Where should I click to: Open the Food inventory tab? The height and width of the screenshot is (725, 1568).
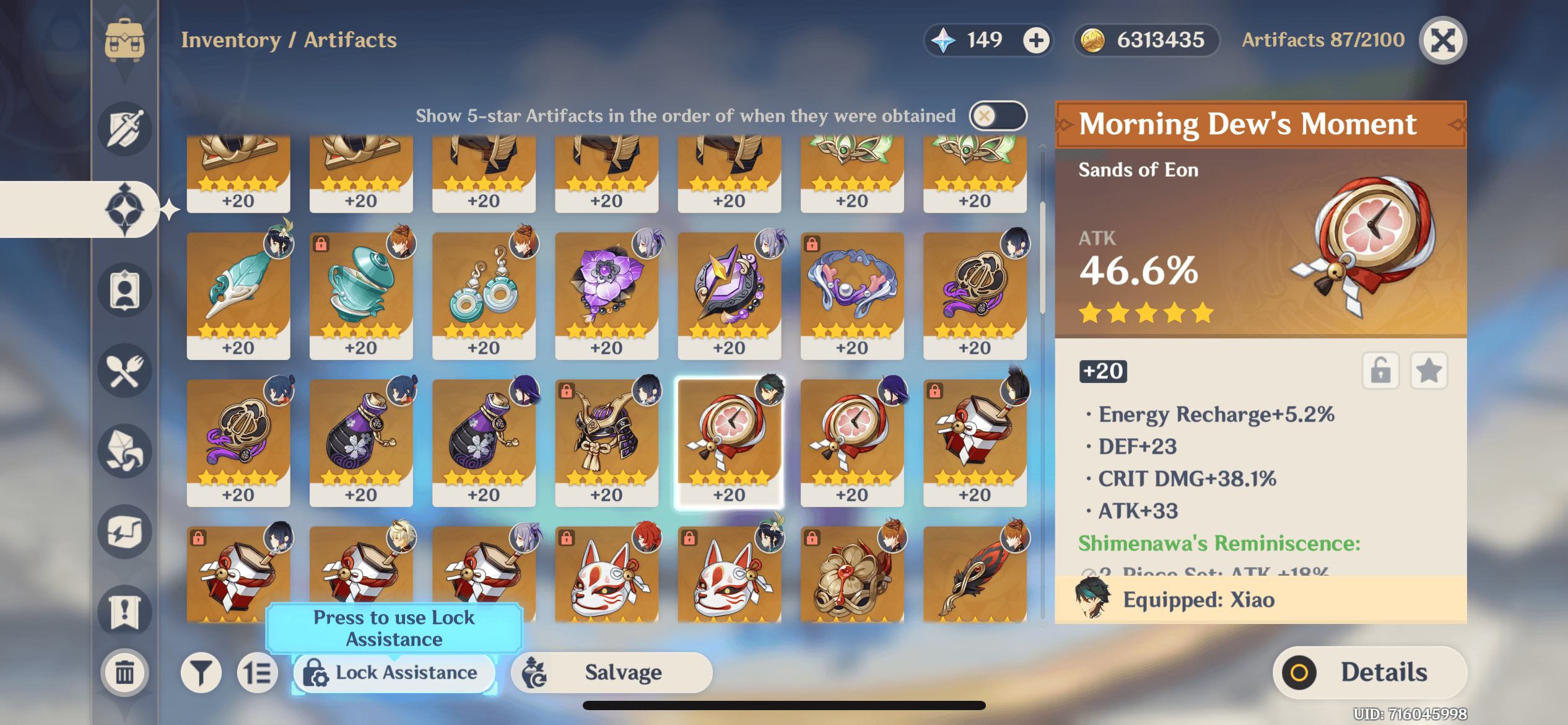pyautogui.click(x=124, y=371)
